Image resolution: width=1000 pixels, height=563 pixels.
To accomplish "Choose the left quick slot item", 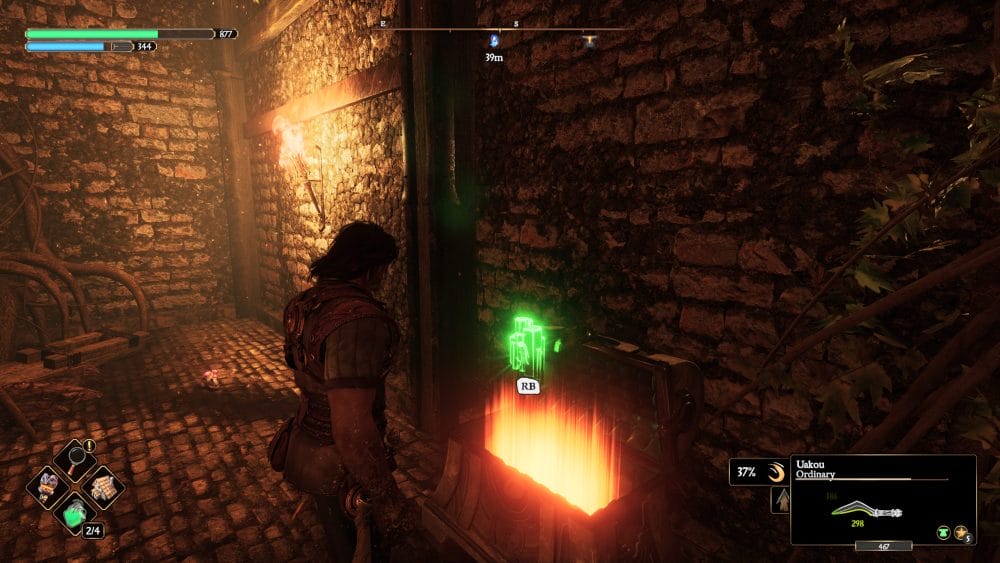I will tap(49, 487).
